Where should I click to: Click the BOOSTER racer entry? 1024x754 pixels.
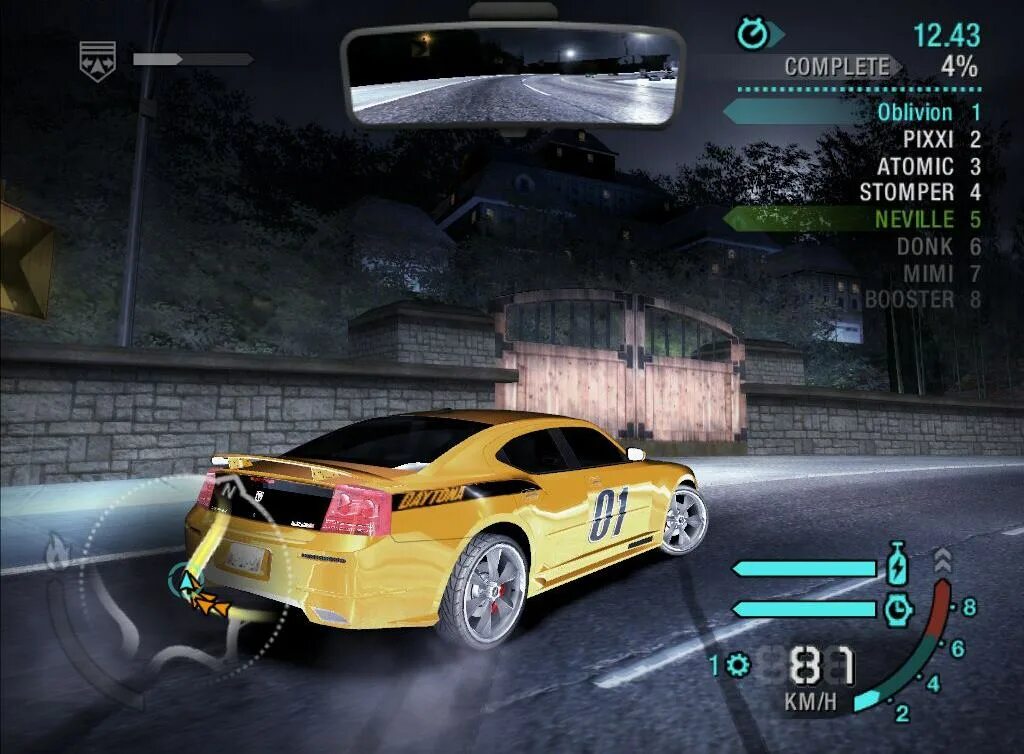(910, 299)
